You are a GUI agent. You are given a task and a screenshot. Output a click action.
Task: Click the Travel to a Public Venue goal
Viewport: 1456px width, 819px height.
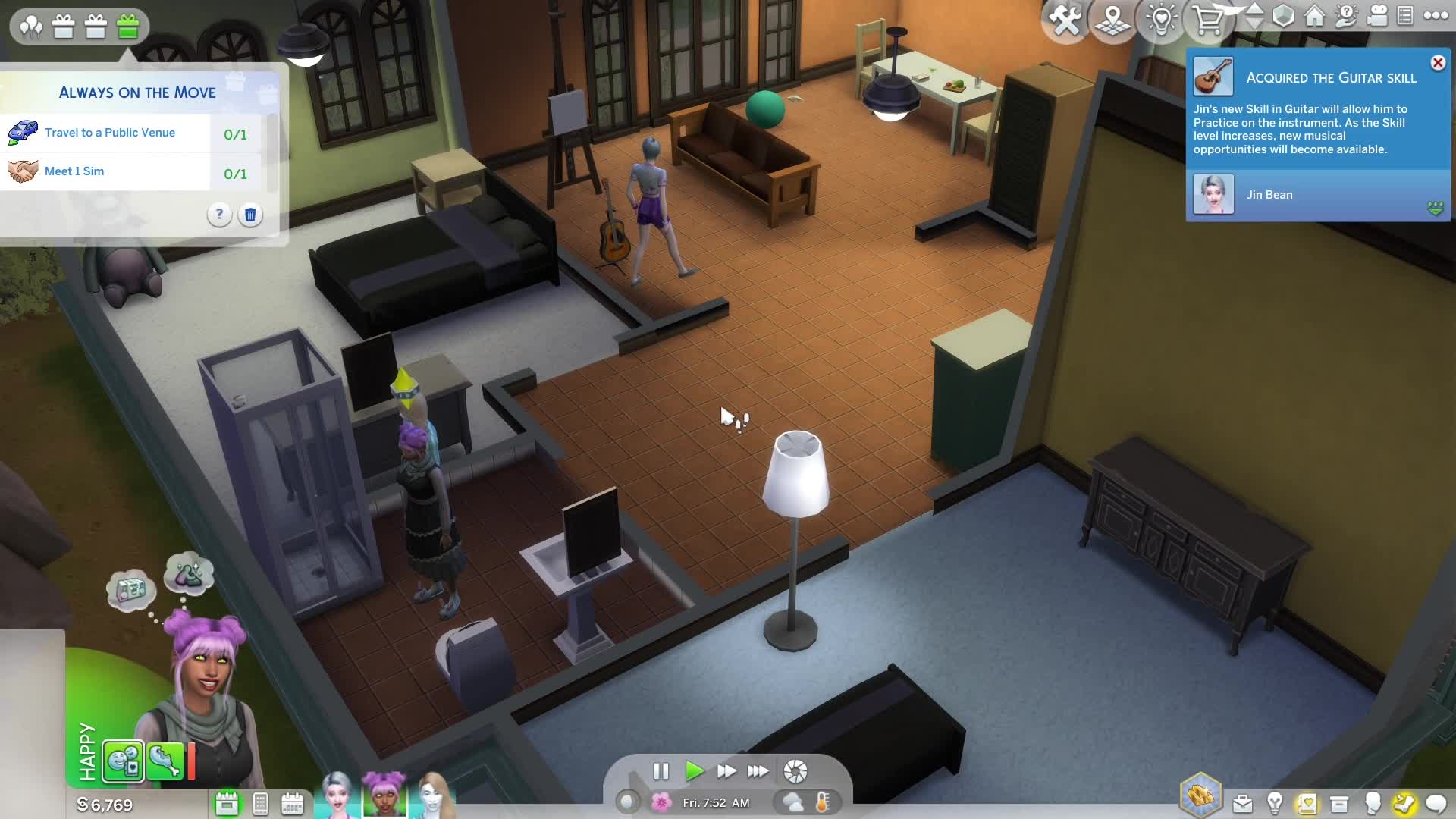pyautogui.click(x=111, y=133)
